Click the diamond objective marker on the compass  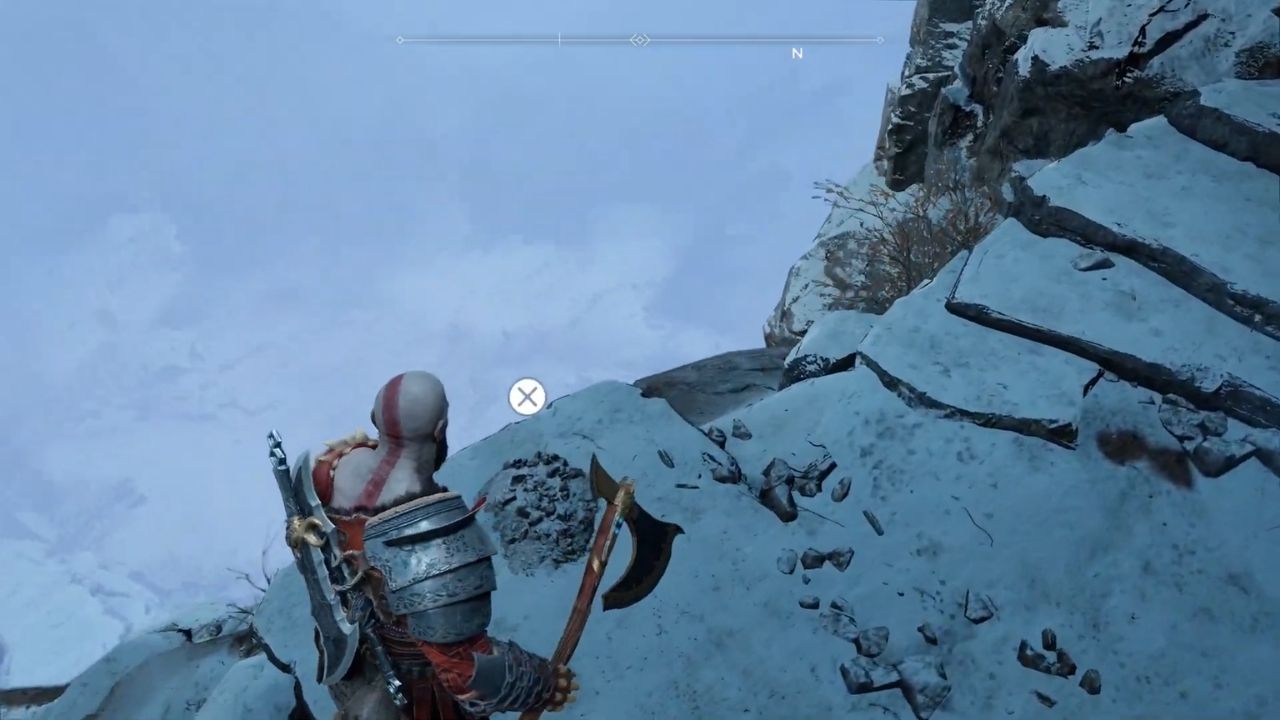[640, 40]
